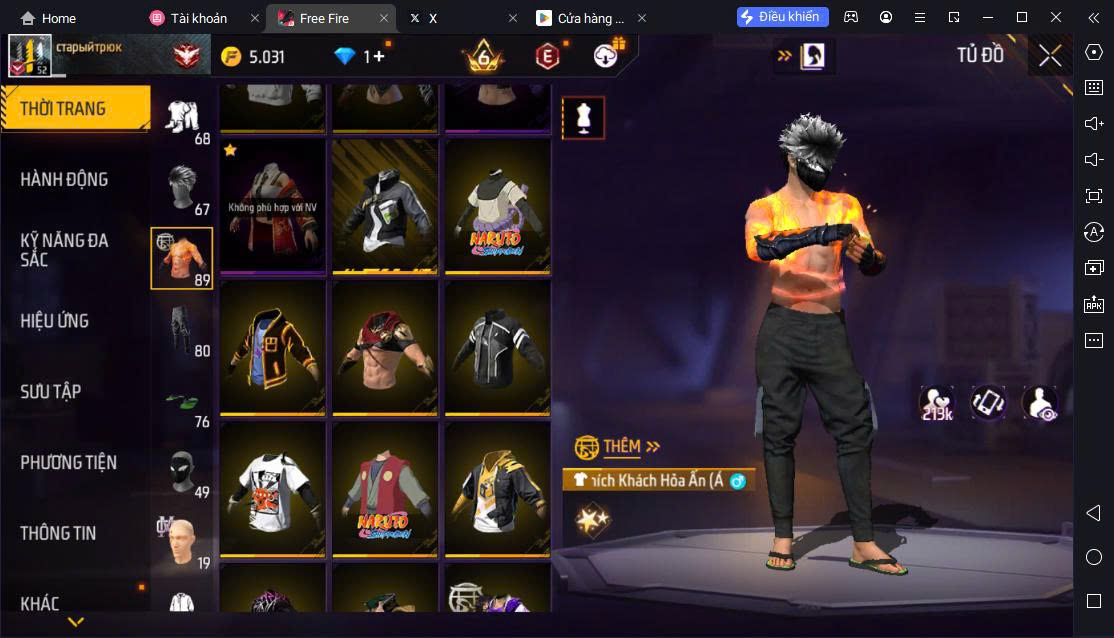
Task: Choose the PHƯƠNG TIỆN category
Action: coord(68,463)
